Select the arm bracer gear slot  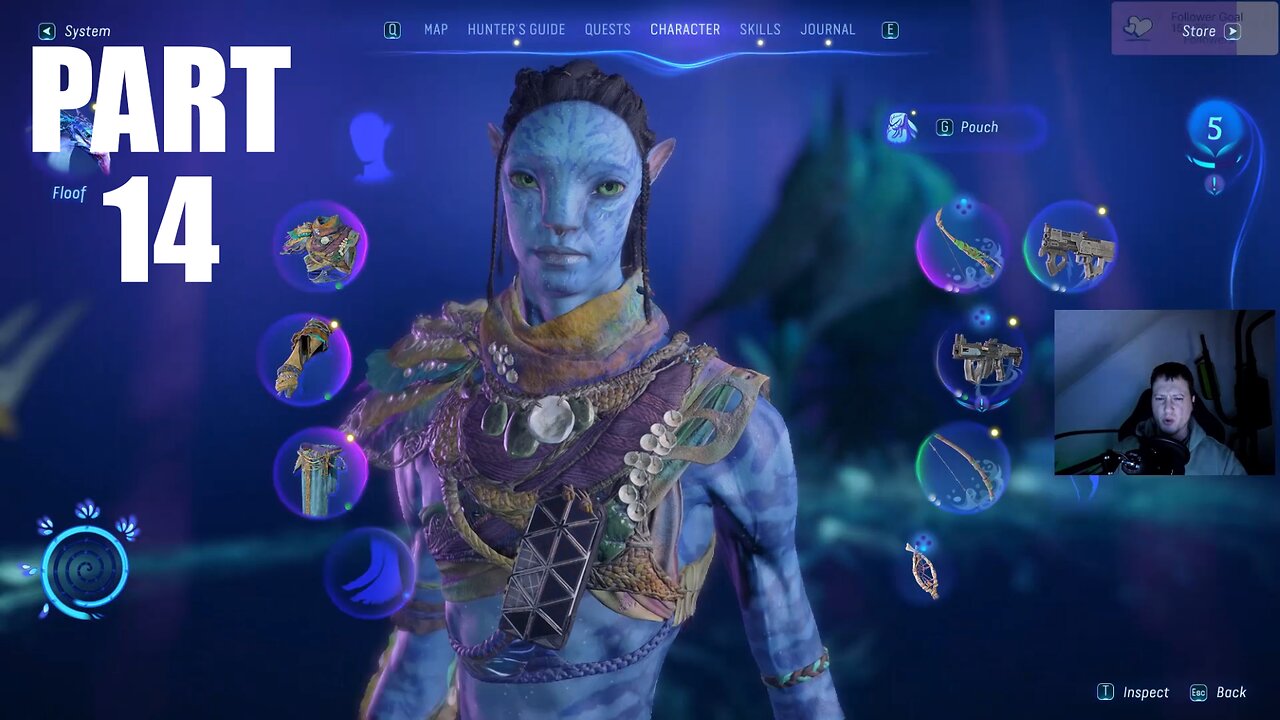coord(304,358)
